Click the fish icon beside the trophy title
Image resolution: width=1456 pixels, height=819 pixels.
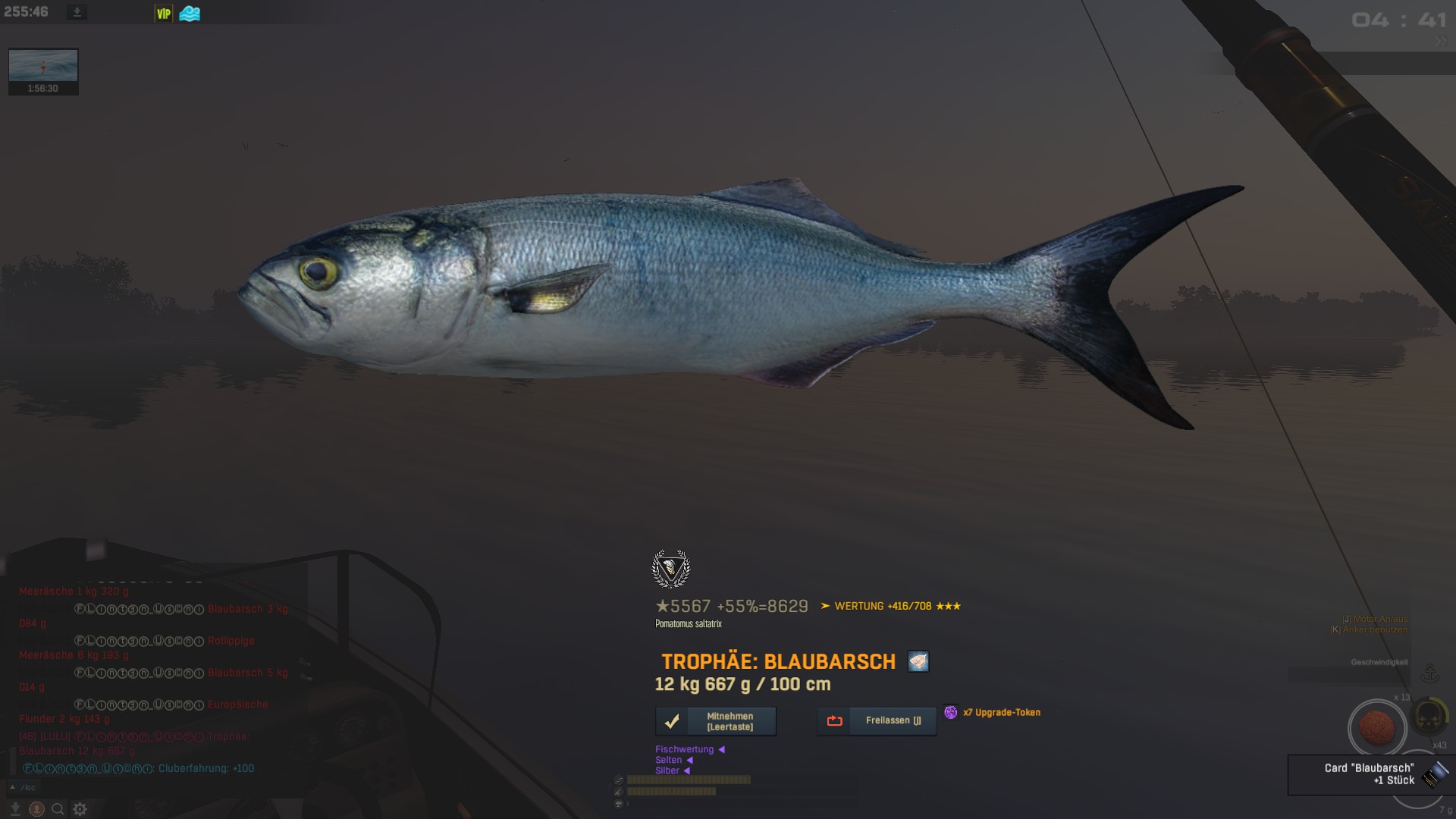[x=918, y=661]
